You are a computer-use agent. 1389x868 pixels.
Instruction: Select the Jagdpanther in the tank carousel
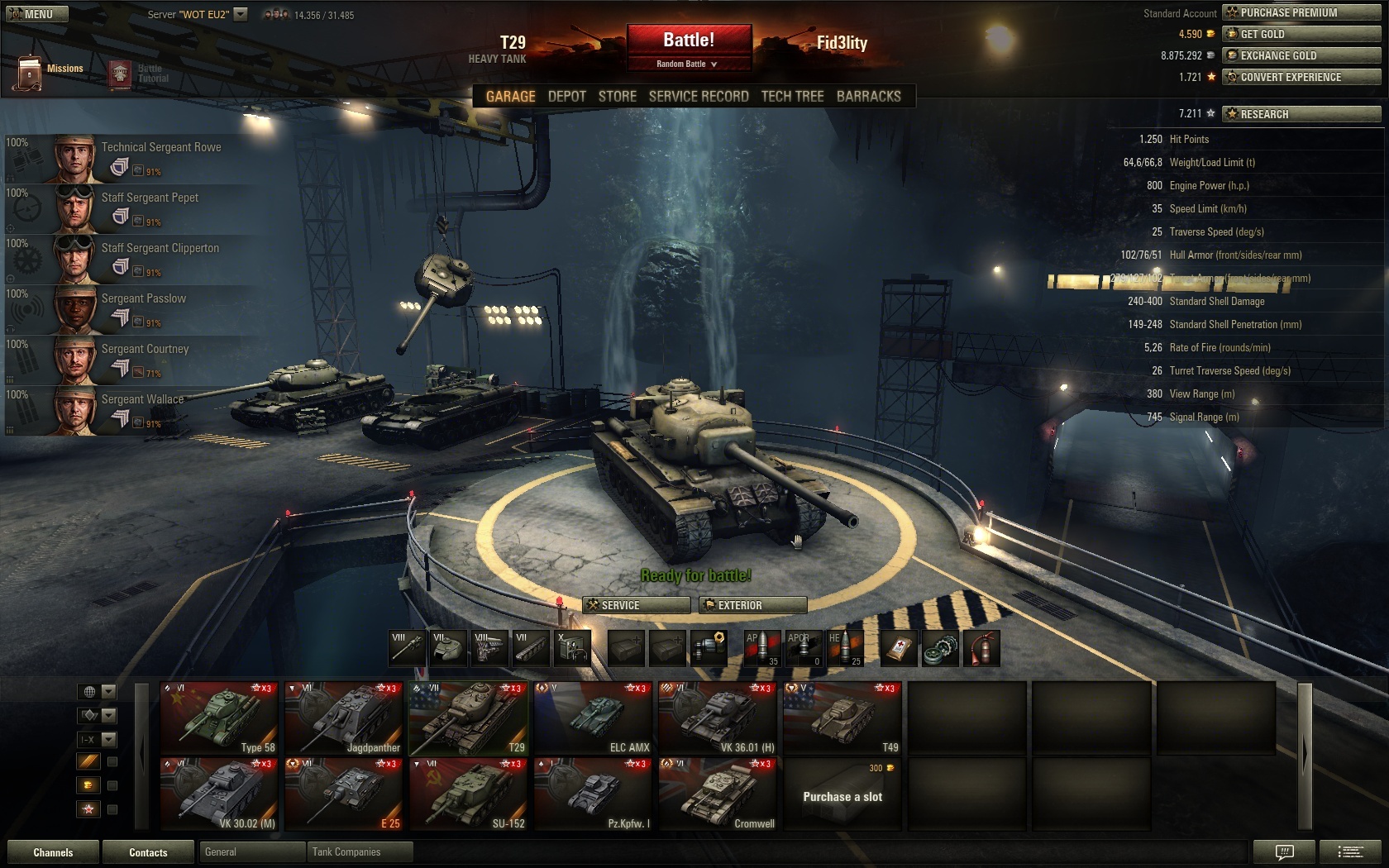343,718
